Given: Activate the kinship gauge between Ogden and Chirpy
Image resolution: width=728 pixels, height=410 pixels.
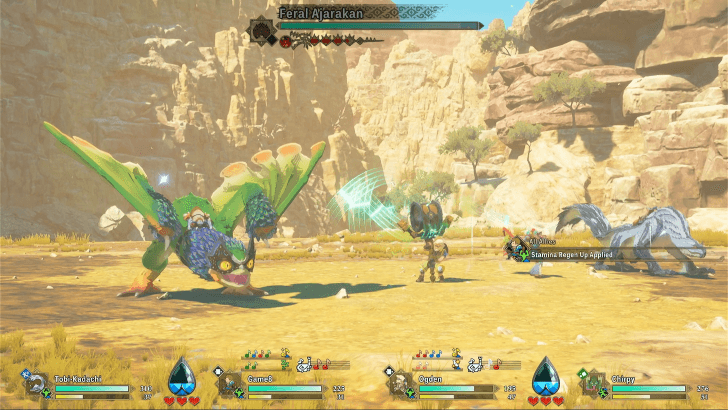Looking at the screenshot, I should click(545, 374).
